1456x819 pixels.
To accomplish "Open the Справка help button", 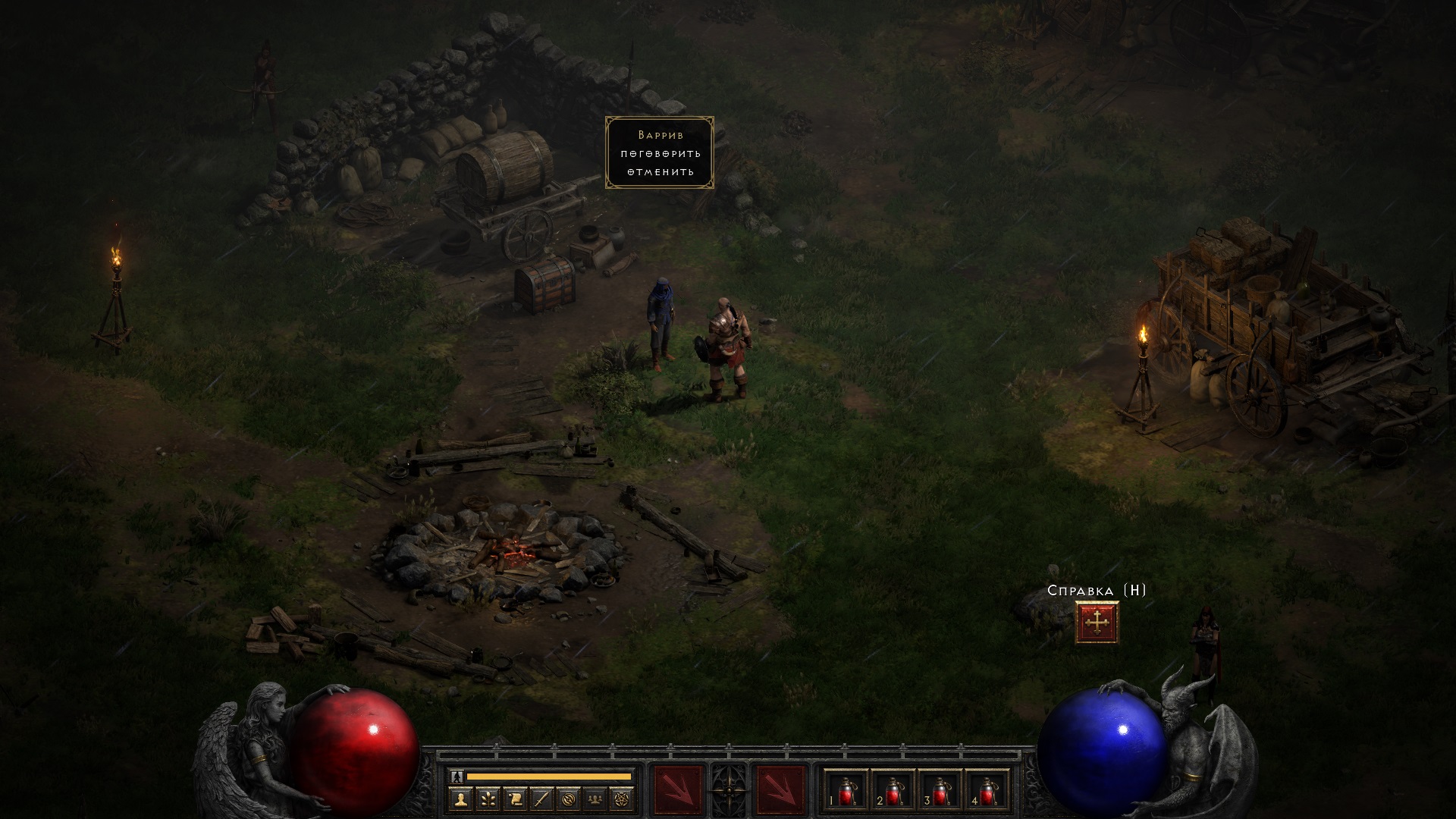I will pyautogui.click(x=1097, y=623).
